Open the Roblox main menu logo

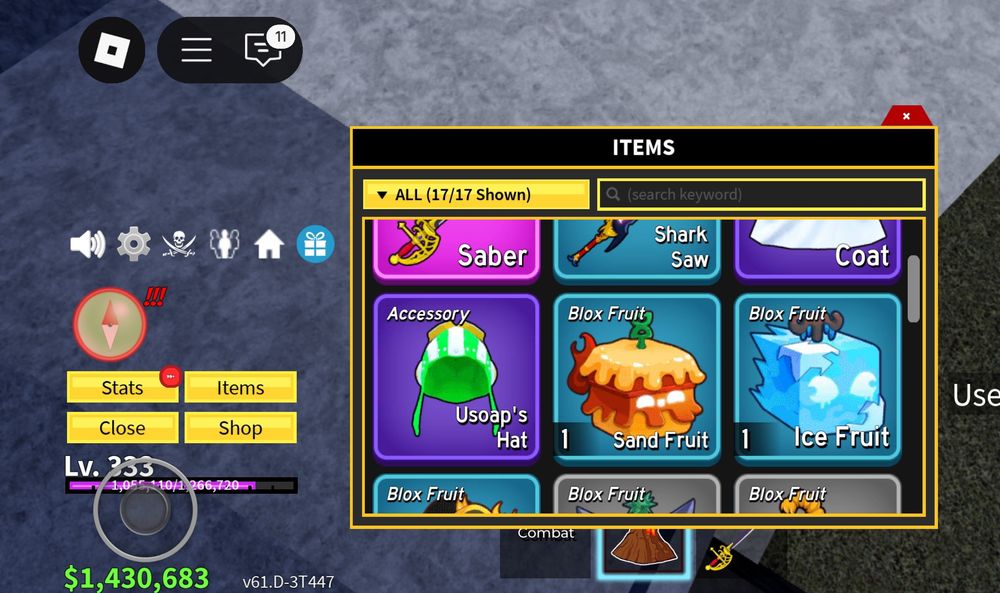[112, 50]
